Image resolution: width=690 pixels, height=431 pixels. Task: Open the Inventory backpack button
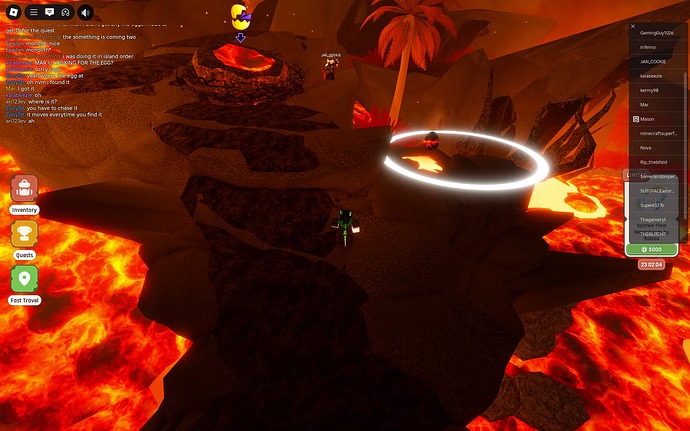click(x=24, y=189)
